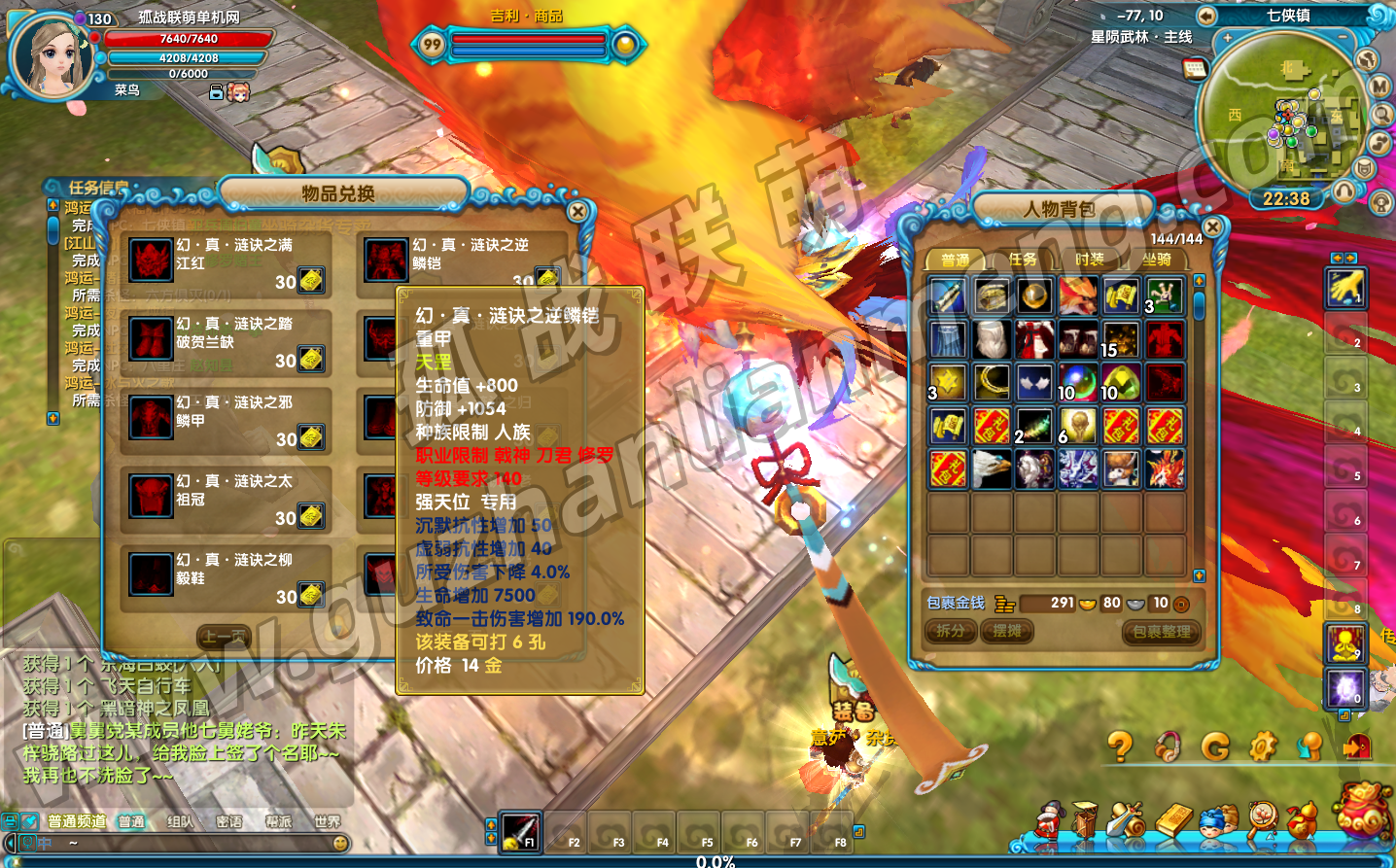Close the 人物背包 backpack window
This screenshot has height=868, width=1396.
pyautogui.click(x=1212, y=226)
